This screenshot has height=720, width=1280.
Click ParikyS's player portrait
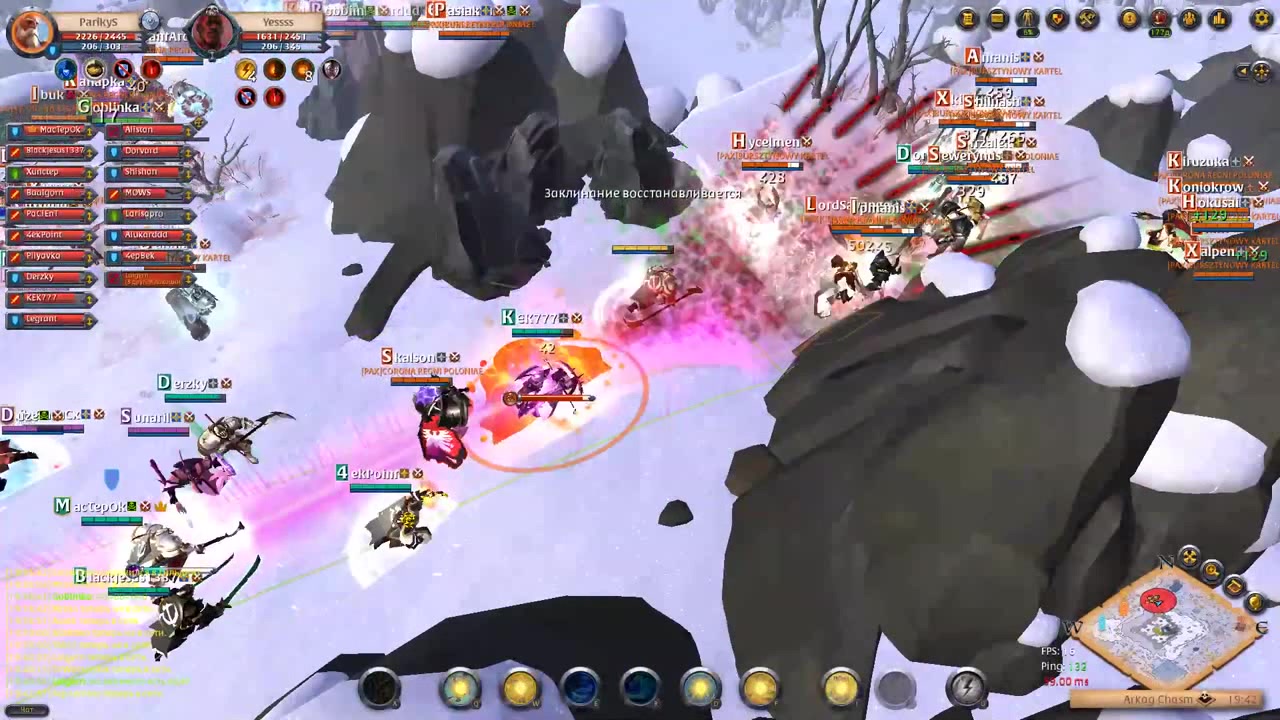coord(30,30)
